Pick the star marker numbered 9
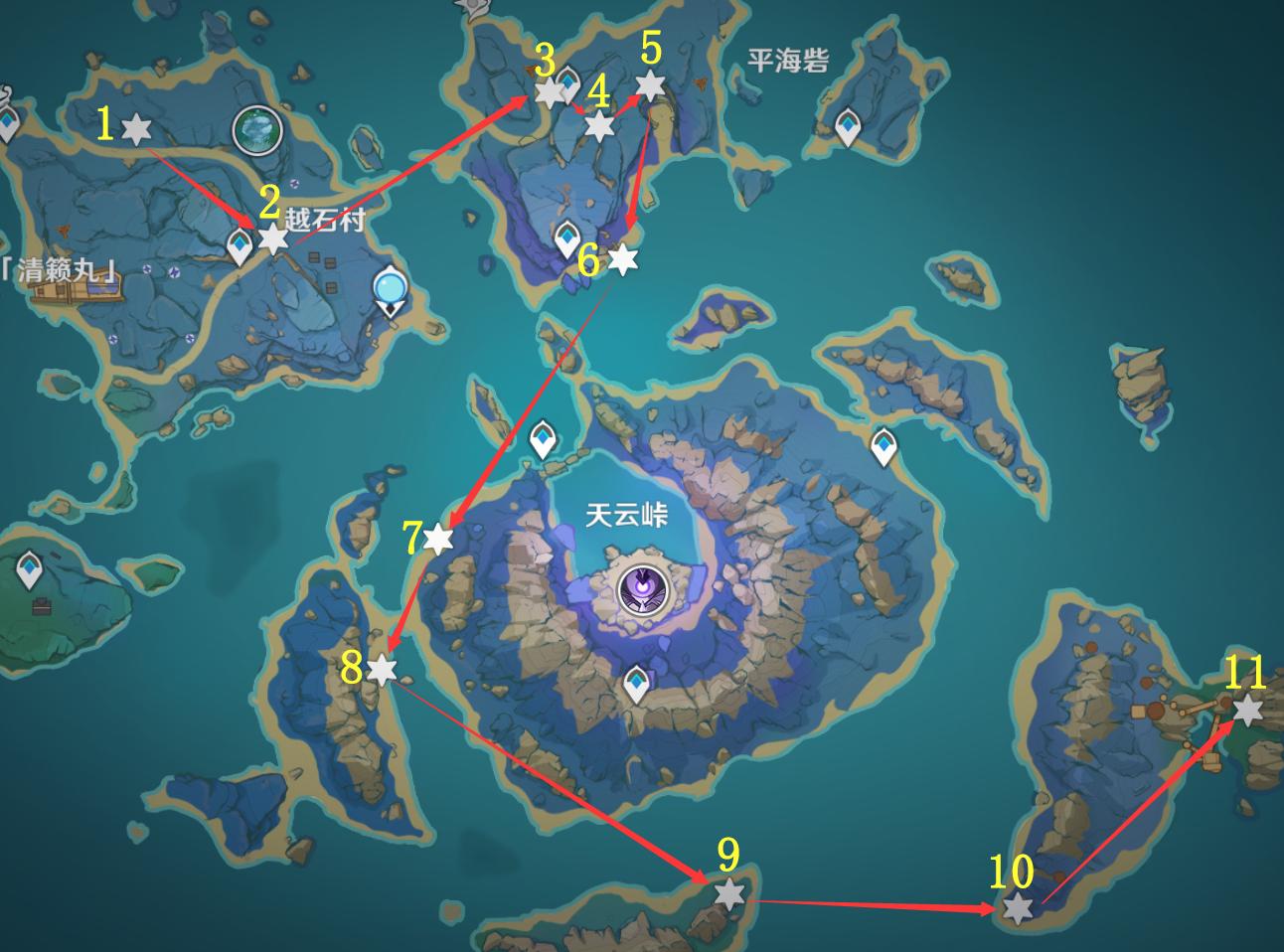This screenshot has width=1284, height=952. click(729, 894)
